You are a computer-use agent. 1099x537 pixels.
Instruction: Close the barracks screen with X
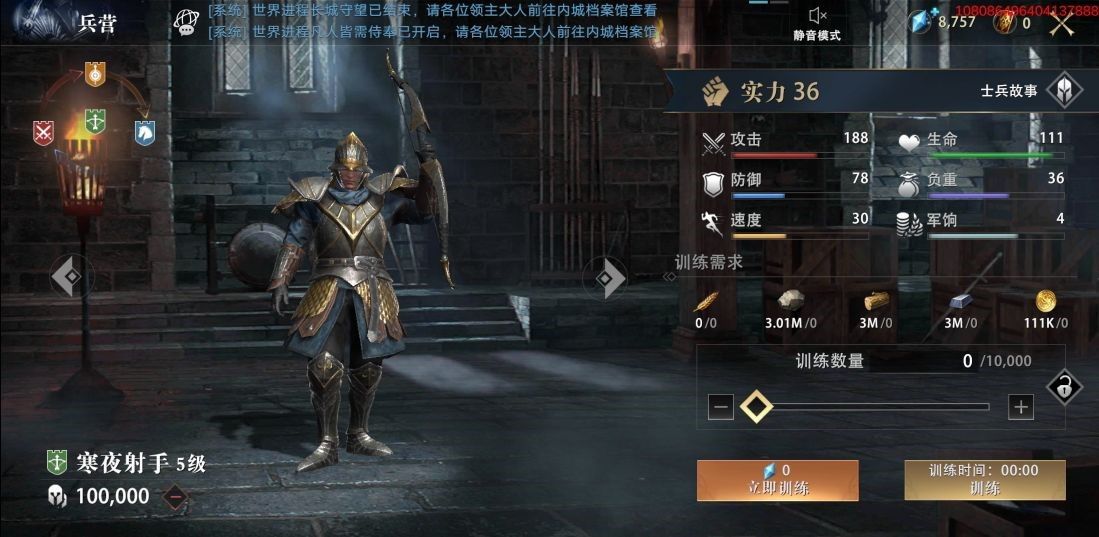[x=1062, y=23]
